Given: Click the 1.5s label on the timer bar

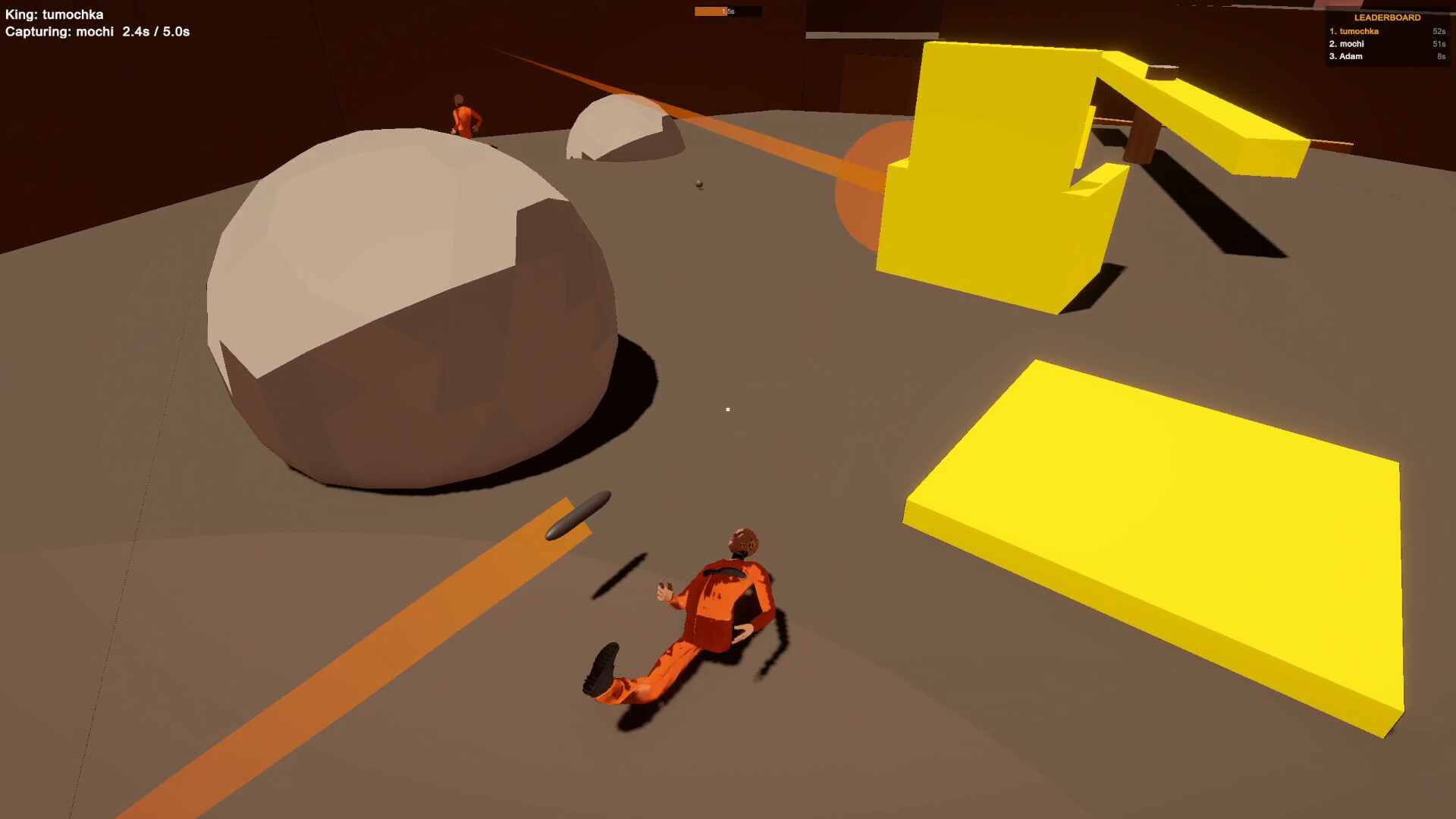Looking at the screenshot, I should pyautogui.click(x=728, y=10).
